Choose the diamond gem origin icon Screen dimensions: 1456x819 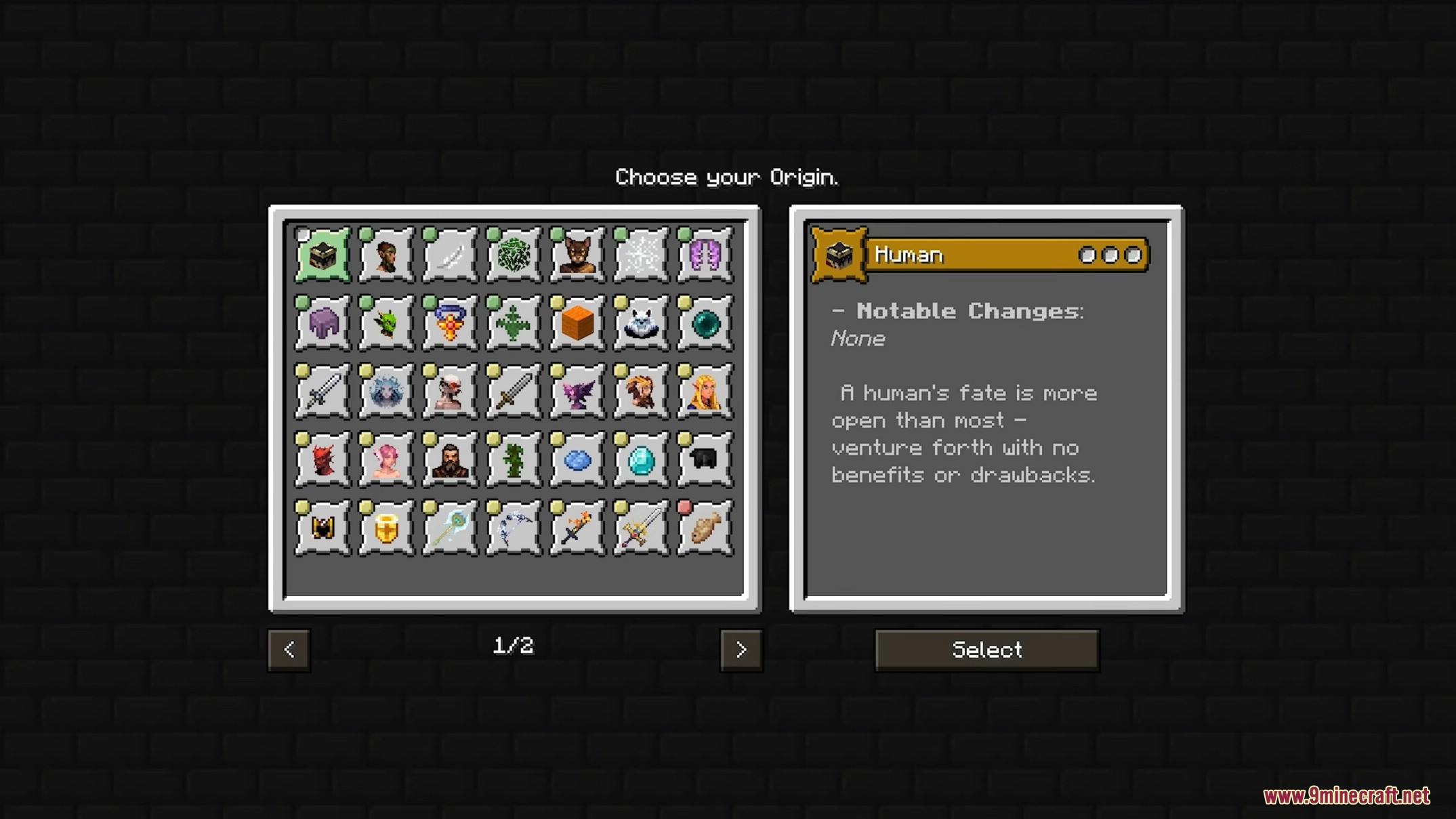pos(641,460)
